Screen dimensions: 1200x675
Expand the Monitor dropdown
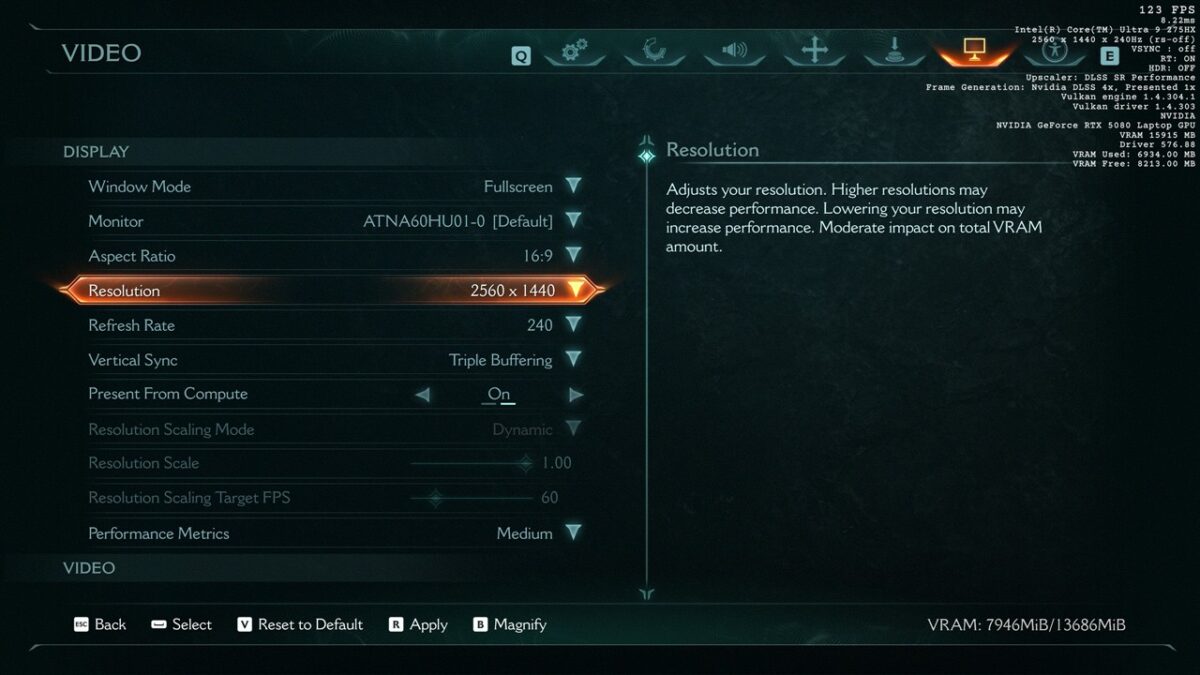pyautogui.click(x=573, y=221)
